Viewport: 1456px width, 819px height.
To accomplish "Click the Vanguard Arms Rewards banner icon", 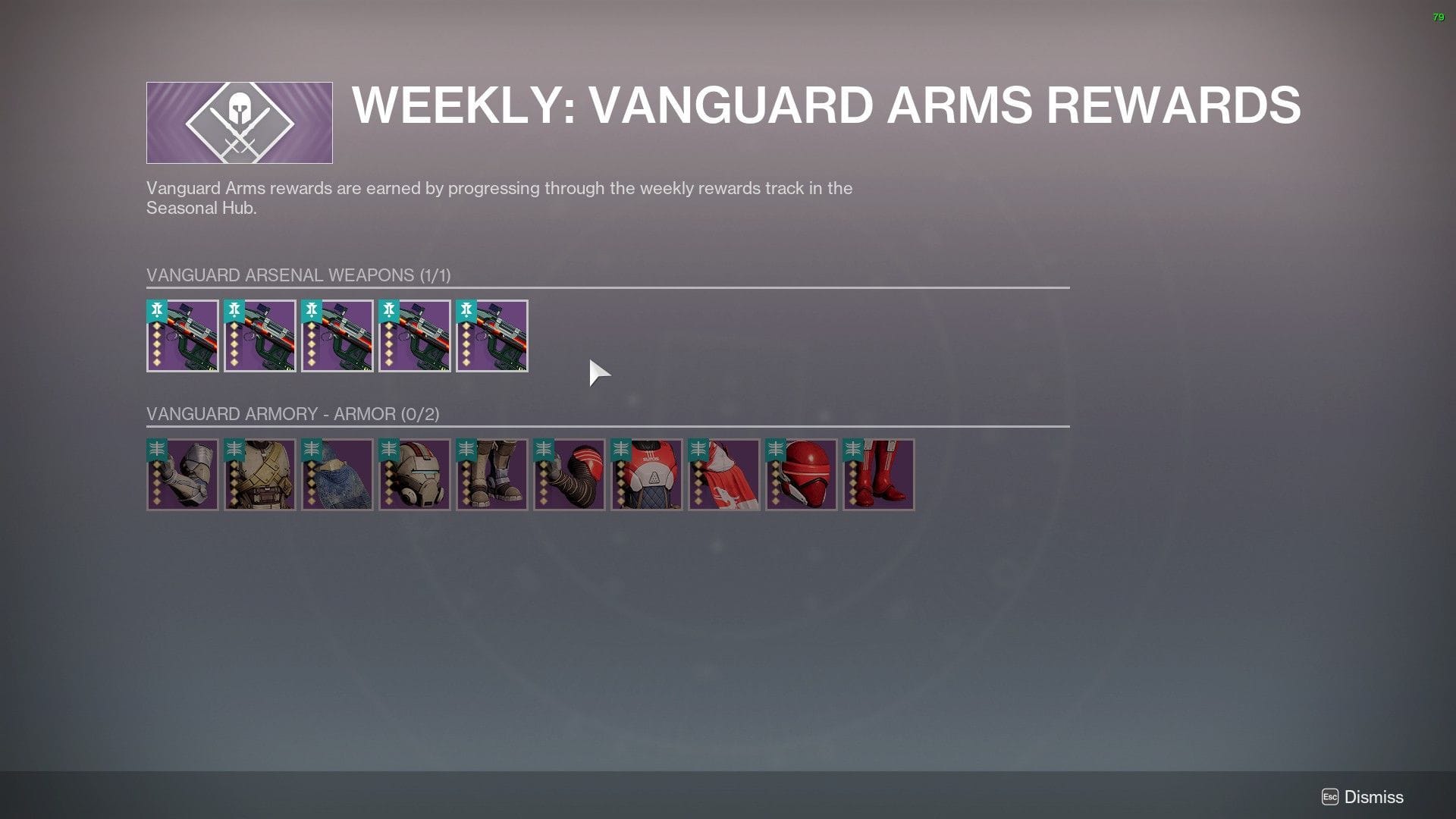I will 239,121.
